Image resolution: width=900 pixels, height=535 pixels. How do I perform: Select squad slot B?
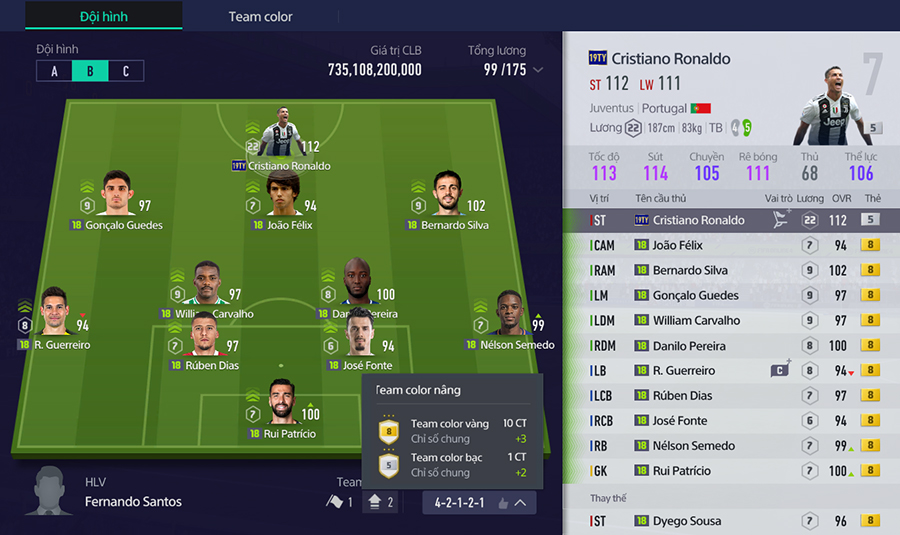pos(90,71)
